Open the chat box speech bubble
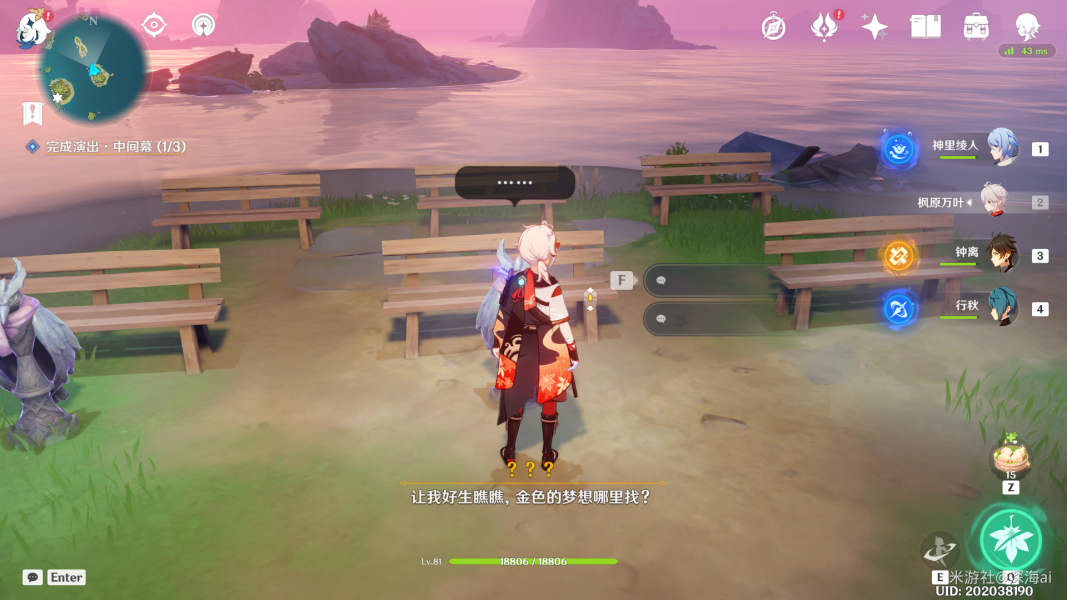This screenshot has width=1067, height=600. [33, 577]
